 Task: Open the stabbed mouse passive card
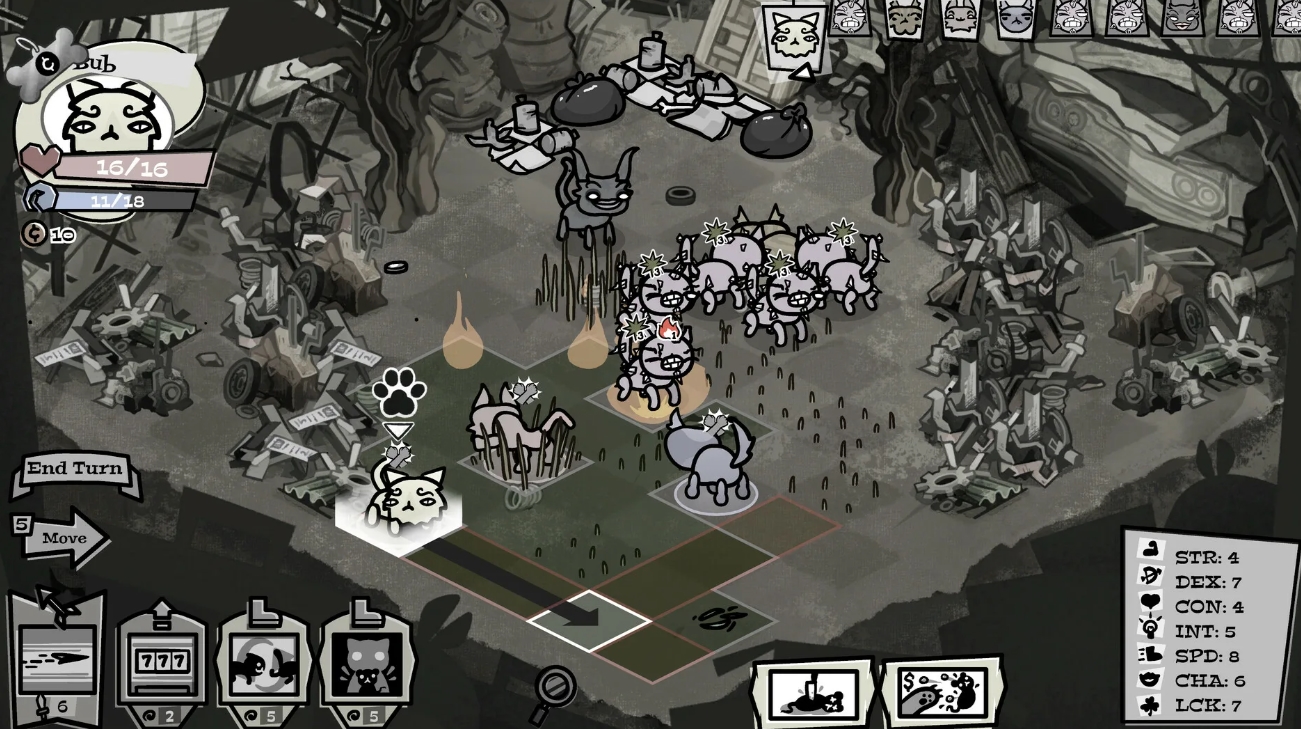(x=814, y=692)
